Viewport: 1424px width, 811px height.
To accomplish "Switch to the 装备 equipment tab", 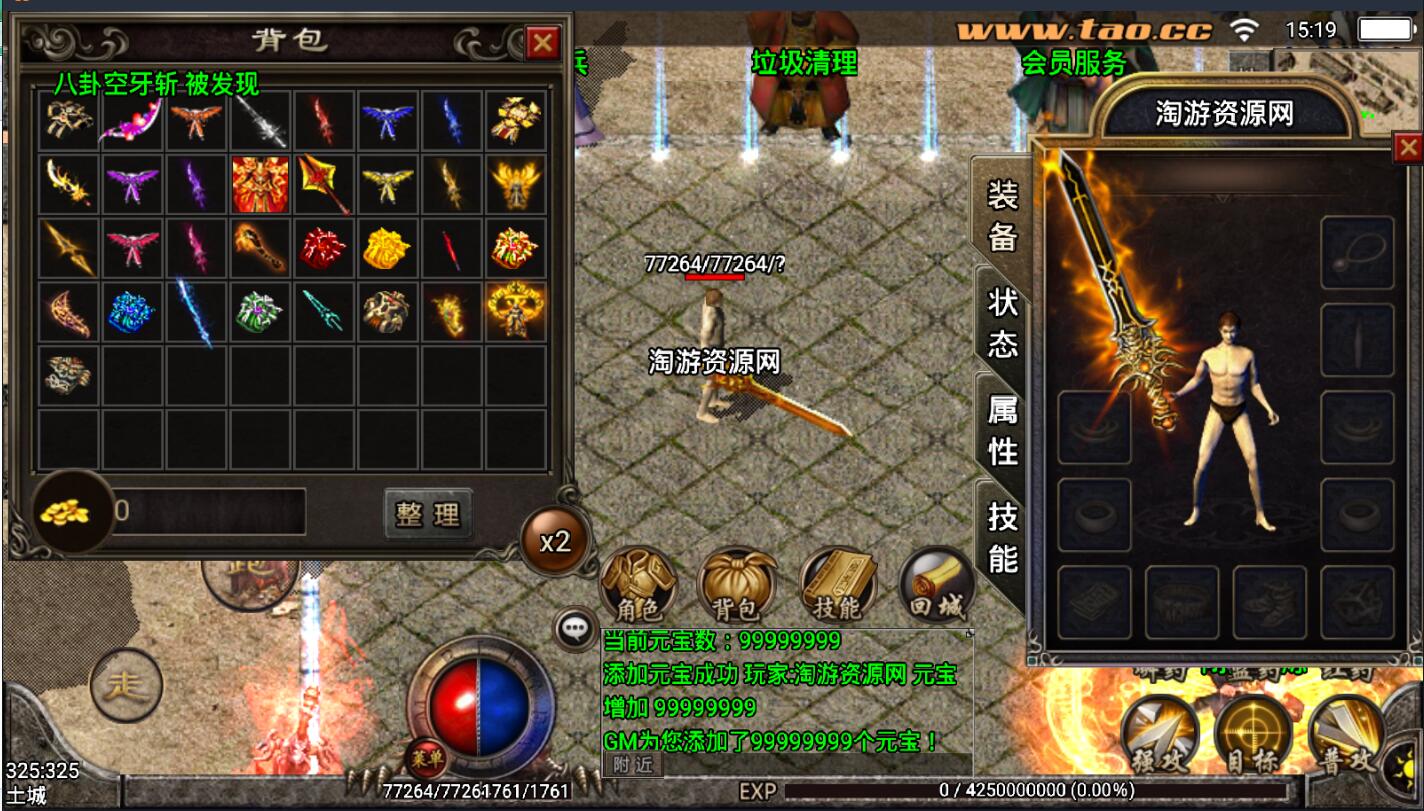I will (1002, 215).
